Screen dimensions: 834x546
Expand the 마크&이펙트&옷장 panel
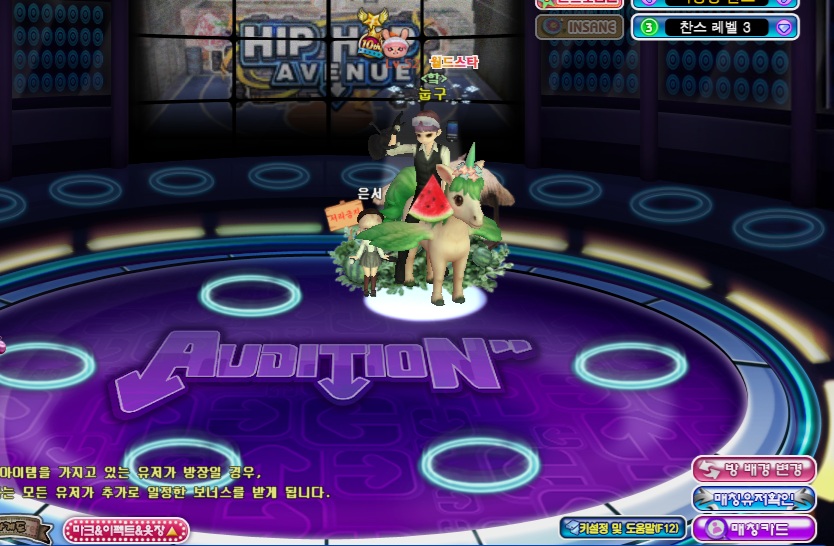[x=126, y=529]
